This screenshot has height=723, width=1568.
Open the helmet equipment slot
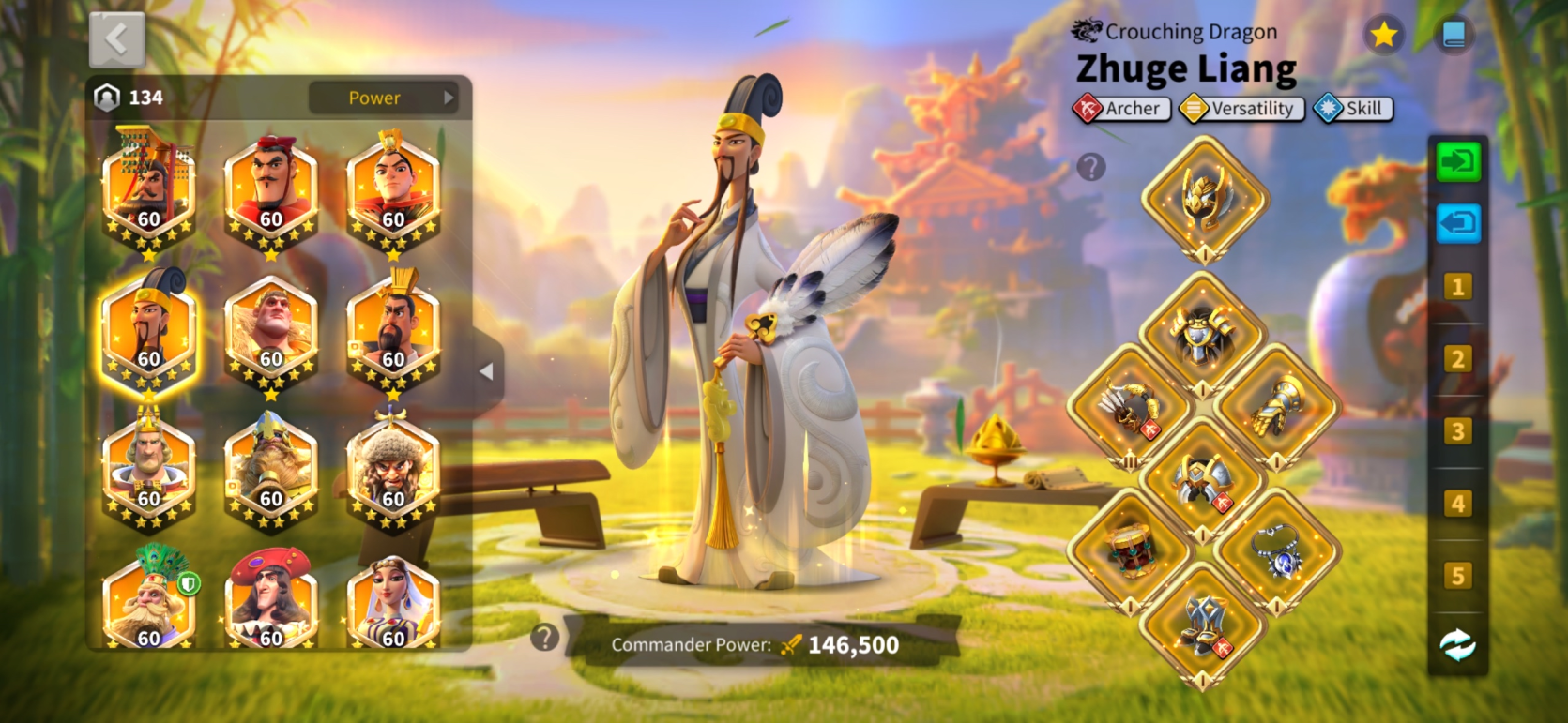click(1204, 198)
